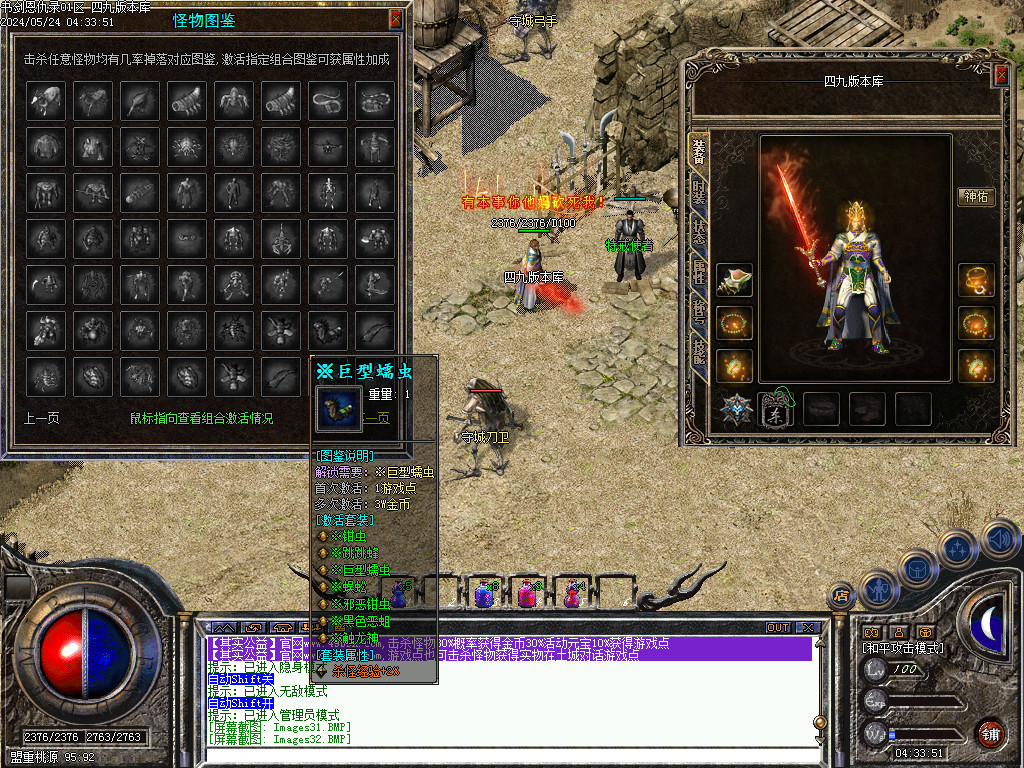This screenshot has width=1024, height=768.
Task: Open the 铺 stall button
Action: coord(990,732)
